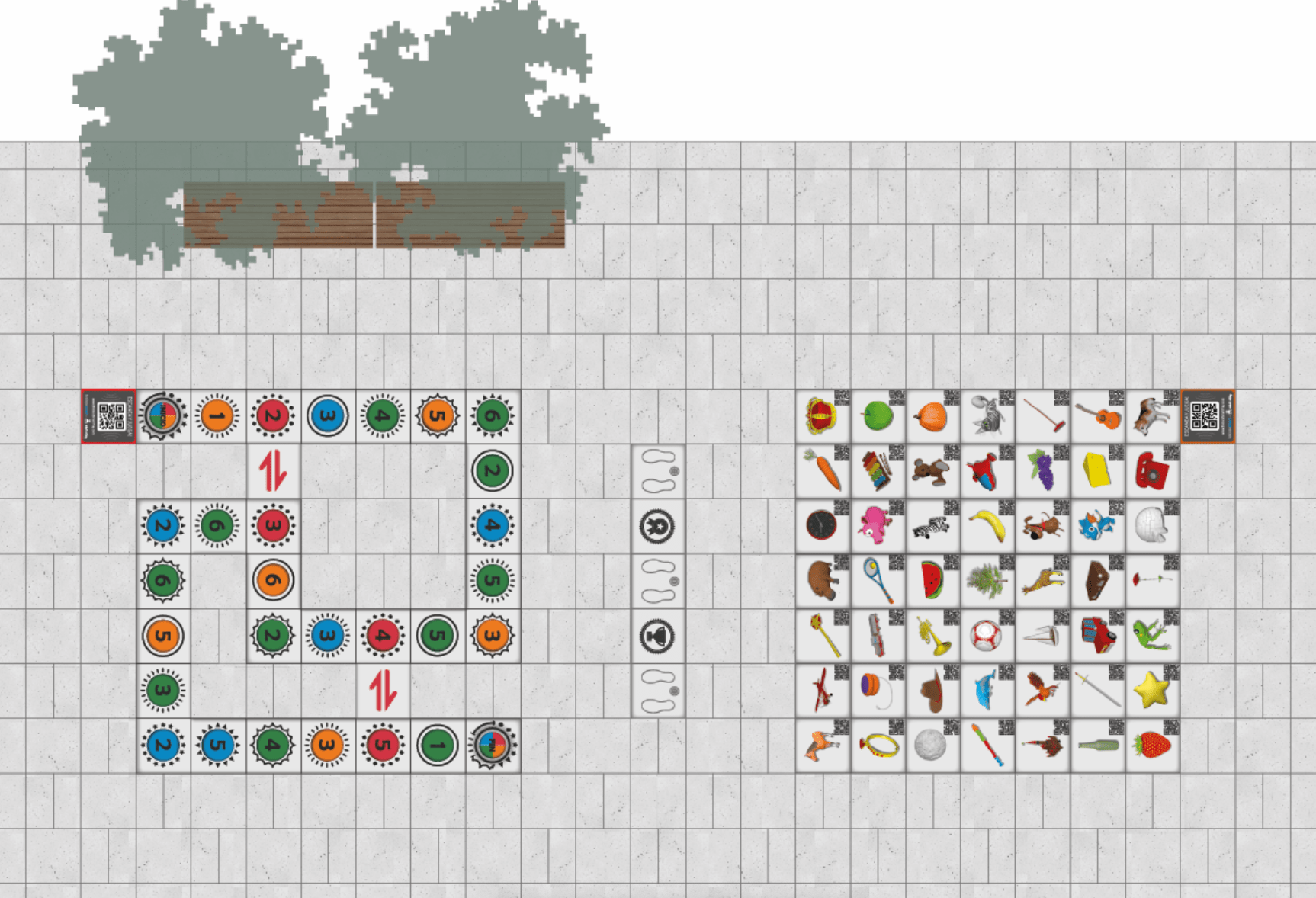Choose the green apple picture tile
This screenshot has width=1316, height=898.
point(877,417)
